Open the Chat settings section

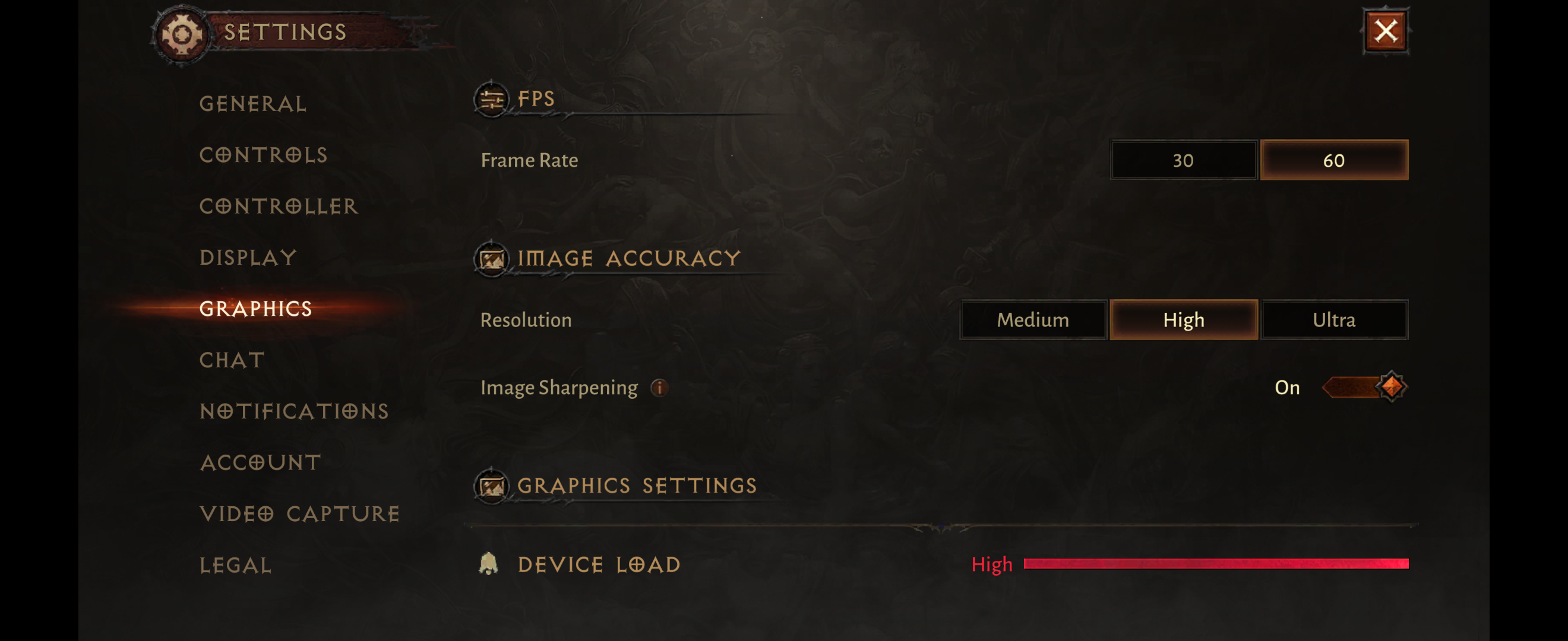(x=232, y=360)
